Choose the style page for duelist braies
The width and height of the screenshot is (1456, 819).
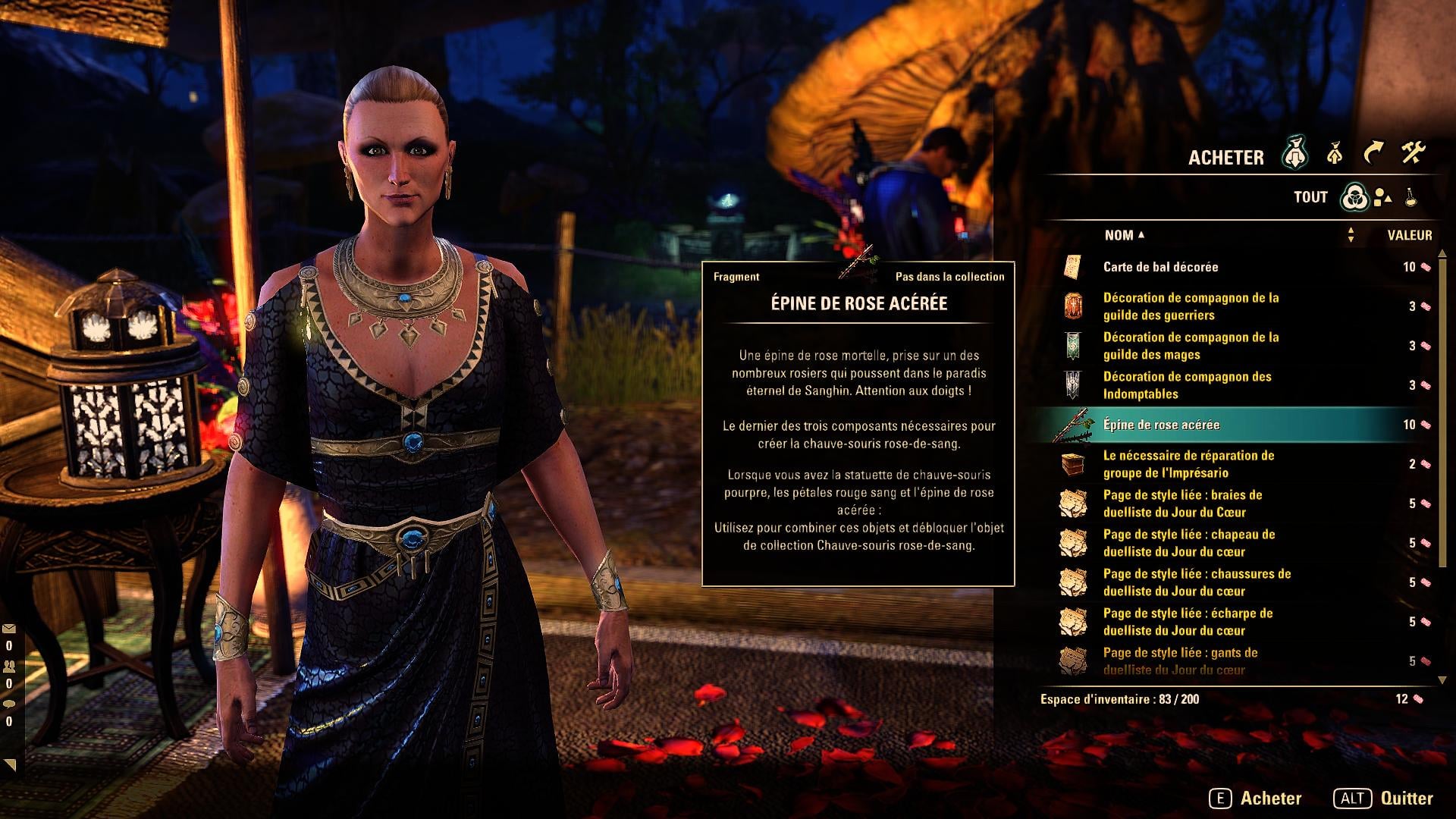[x=1182, y=504]
